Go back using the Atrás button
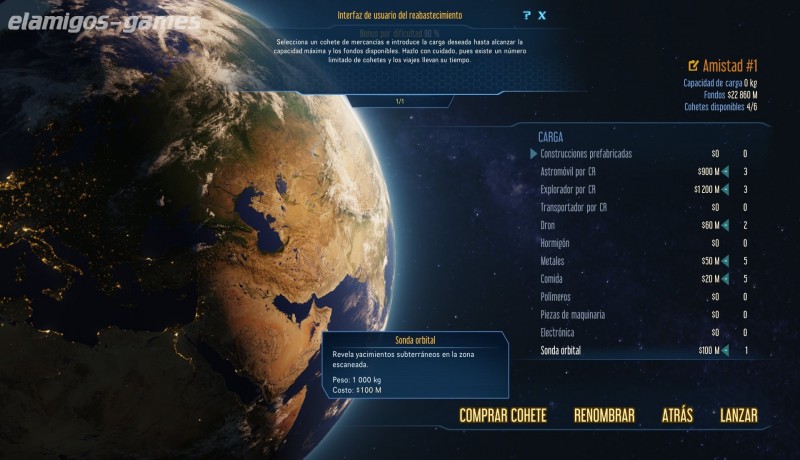The width and height of the screenshot is (800, 460). [677, 415]
